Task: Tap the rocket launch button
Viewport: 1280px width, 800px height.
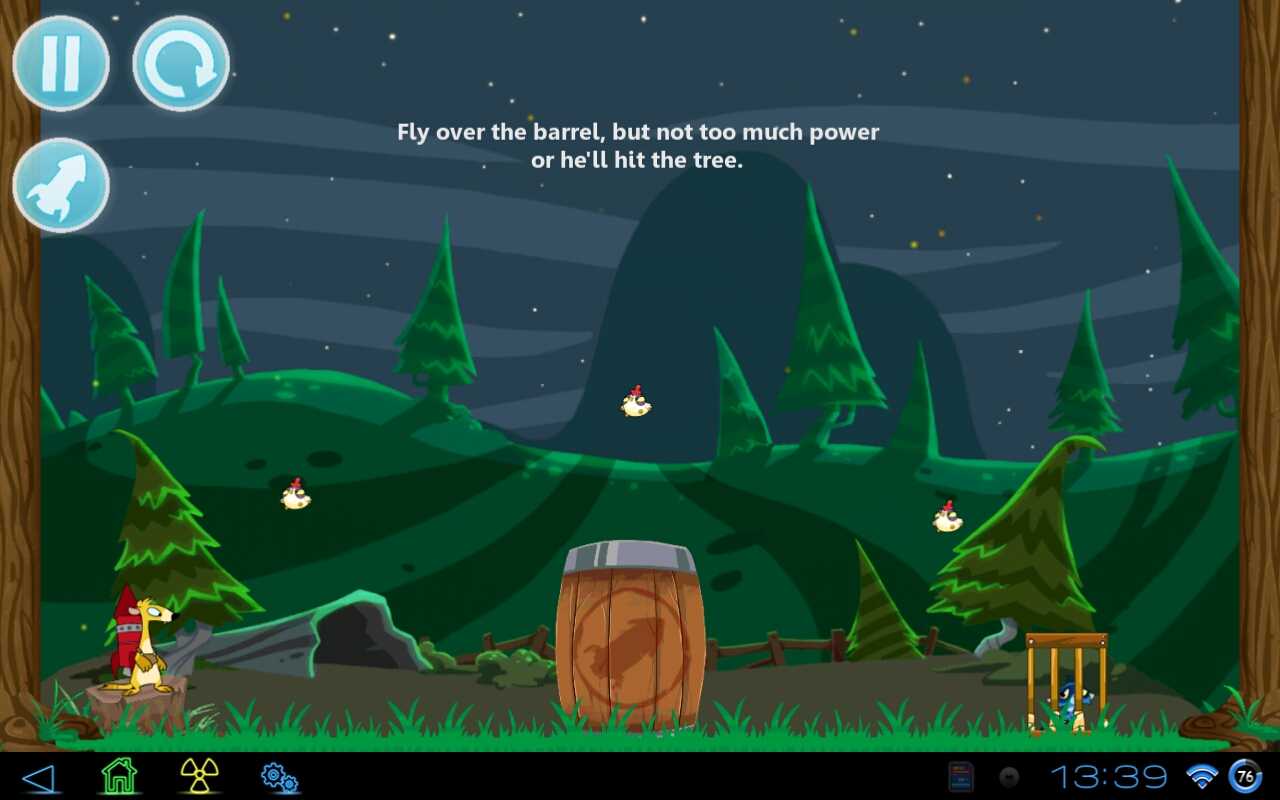Action: click(x=61, y=186)
